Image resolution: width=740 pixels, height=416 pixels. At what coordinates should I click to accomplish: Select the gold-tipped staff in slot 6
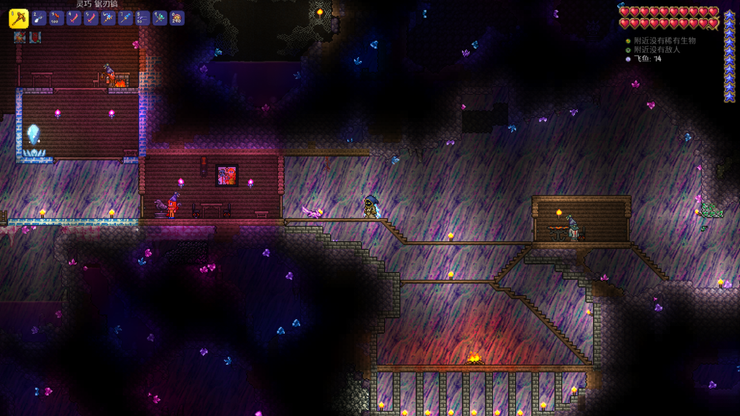point(108,18)
